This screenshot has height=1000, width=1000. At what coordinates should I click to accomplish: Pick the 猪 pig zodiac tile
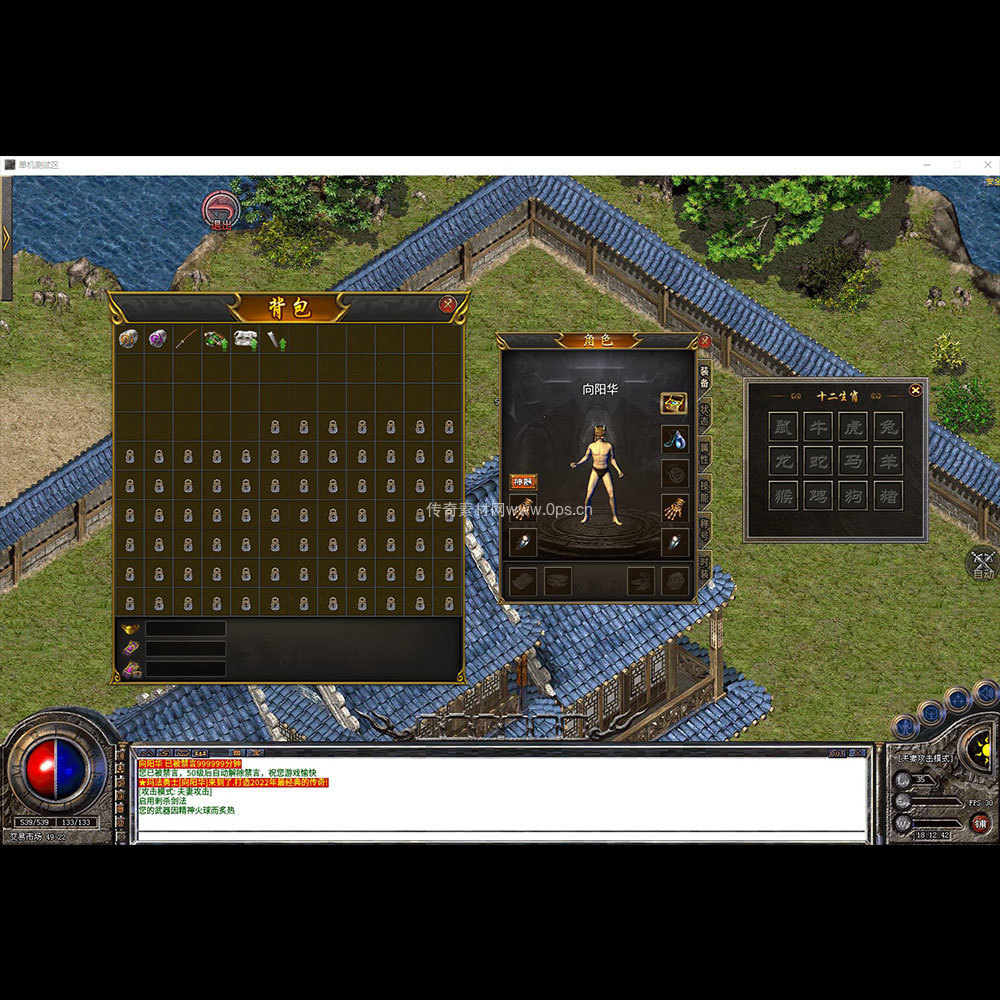887,495
